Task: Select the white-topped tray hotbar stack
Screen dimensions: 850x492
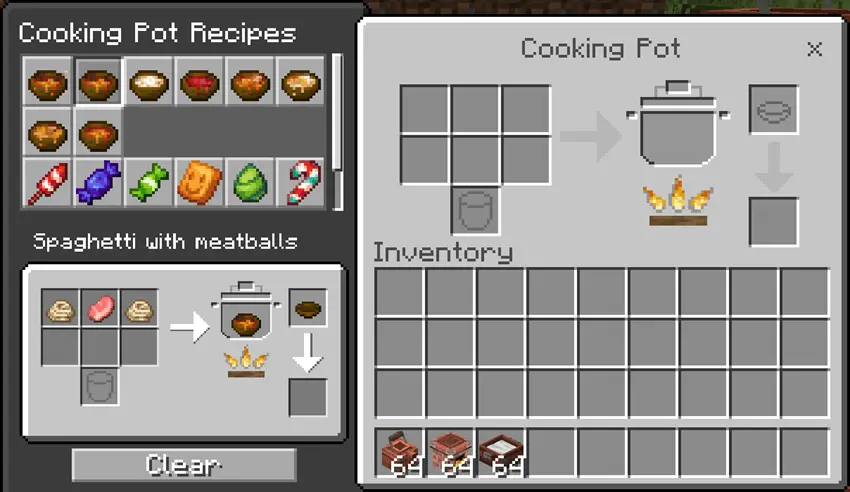Action: tap(502, 453)
